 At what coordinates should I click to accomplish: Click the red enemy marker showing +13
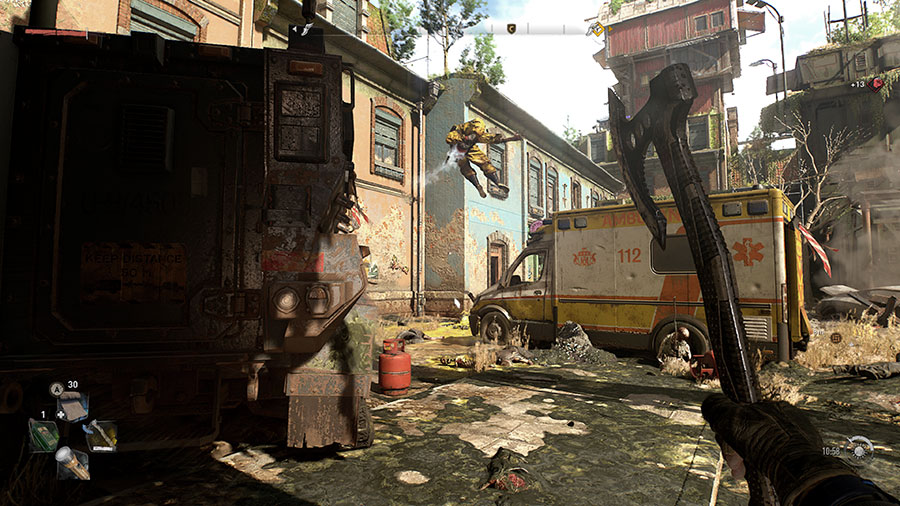(877, 84)
